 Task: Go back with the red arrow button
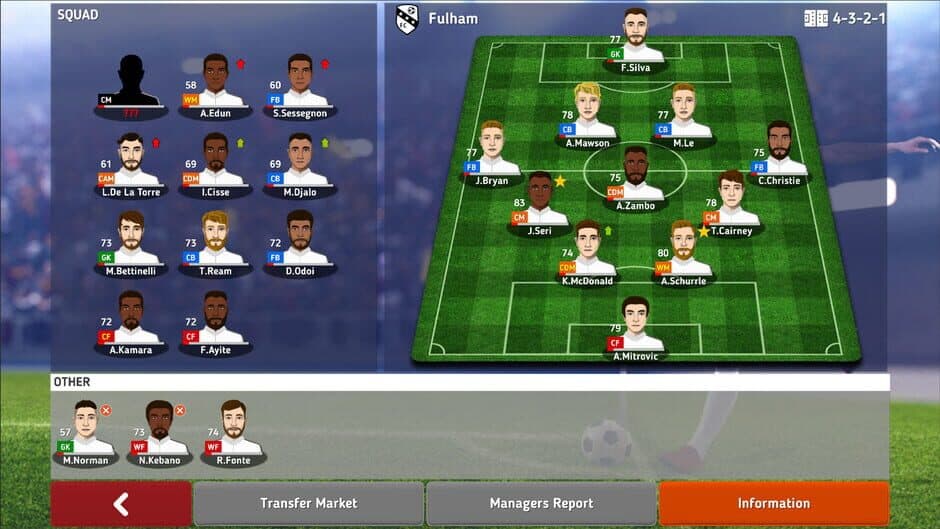point(121,504)
